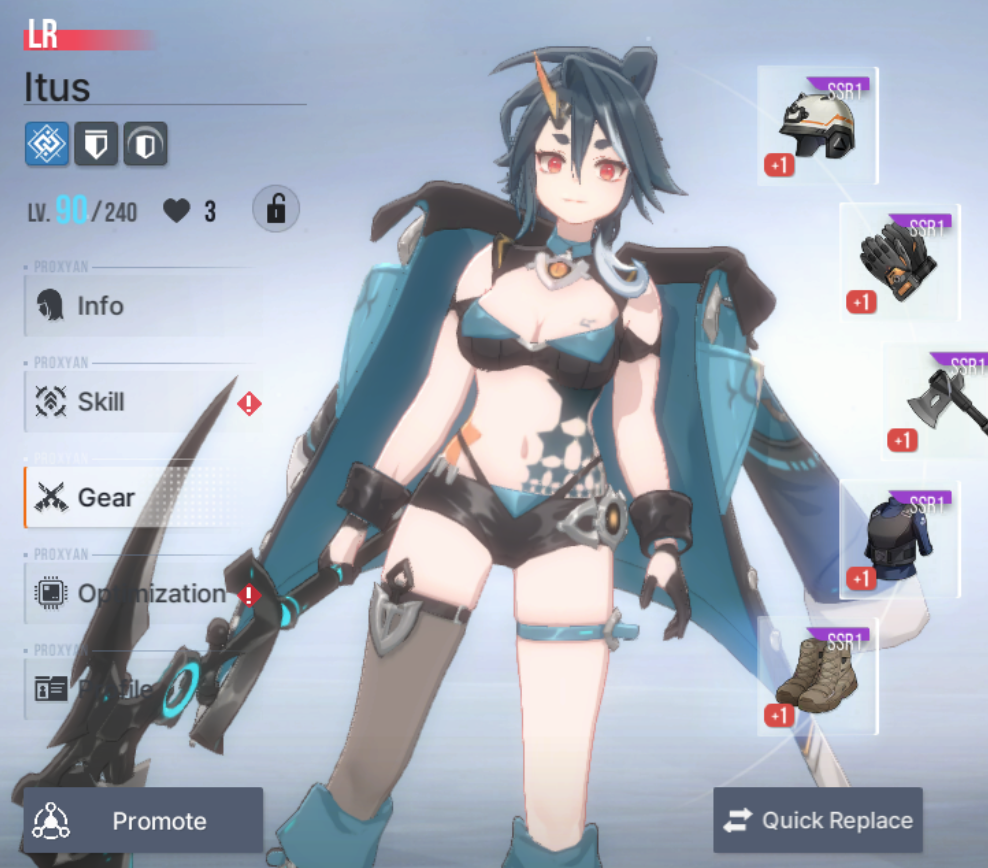The image size is (988, 868).
Task: Choose the SSR gloves gear slot
Action: [x=899, y=263]
